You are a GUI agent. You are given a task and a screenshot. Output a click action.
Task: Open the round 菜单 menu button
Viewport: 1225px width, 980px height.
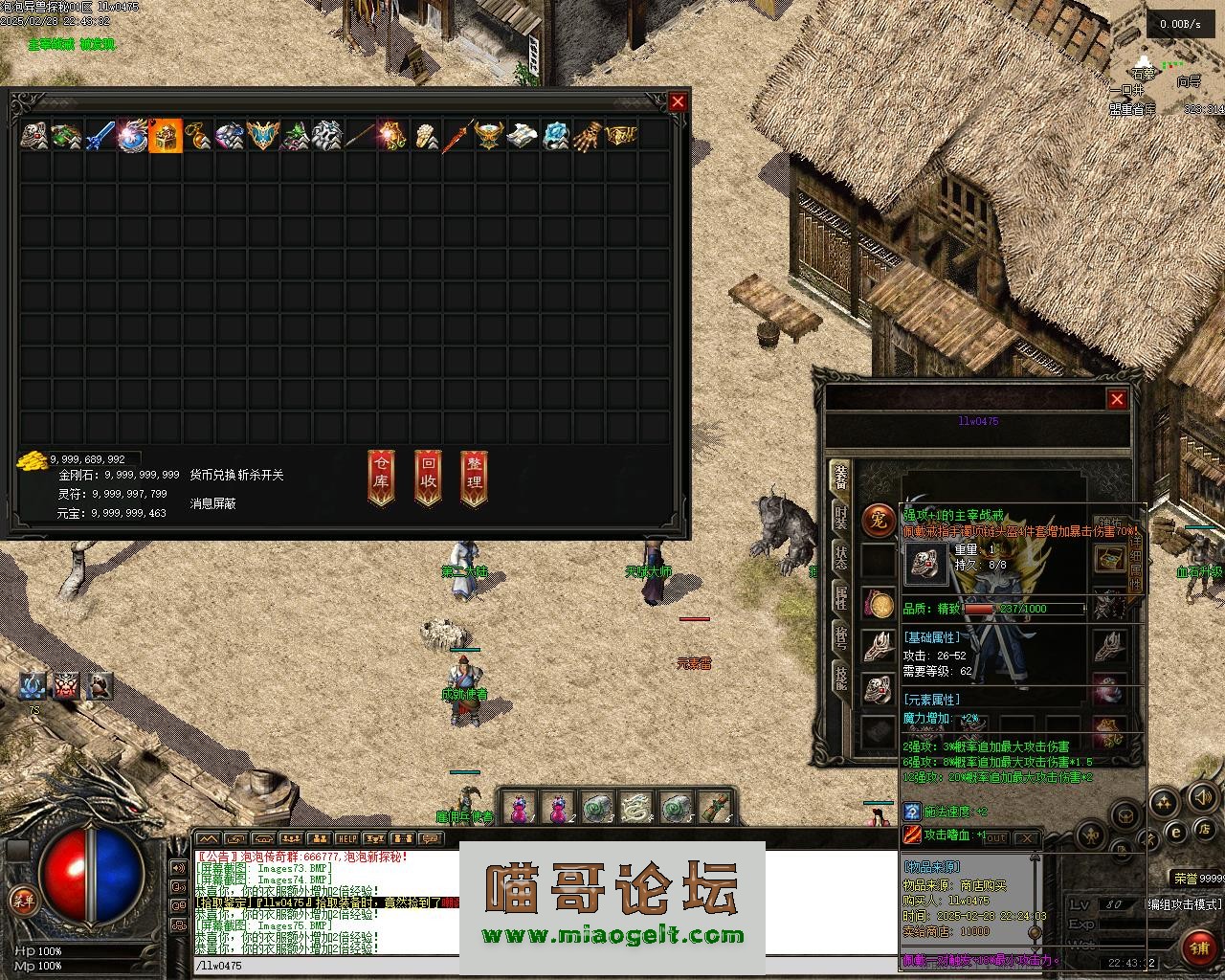tap(21, 899)
